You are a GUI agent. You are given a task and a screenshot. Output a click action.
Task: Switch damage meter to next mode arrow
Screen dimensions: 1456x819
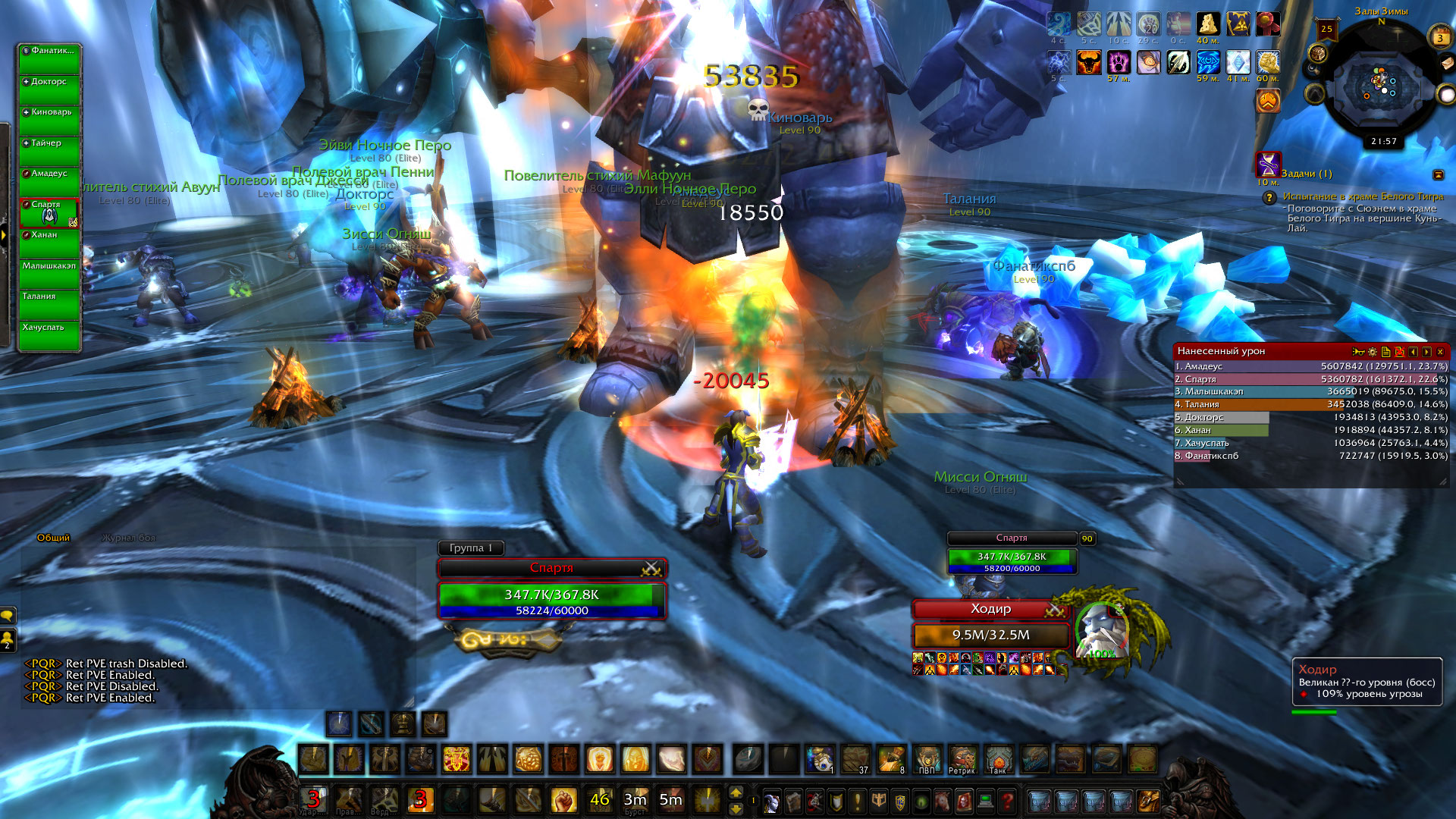(1426, 352)
